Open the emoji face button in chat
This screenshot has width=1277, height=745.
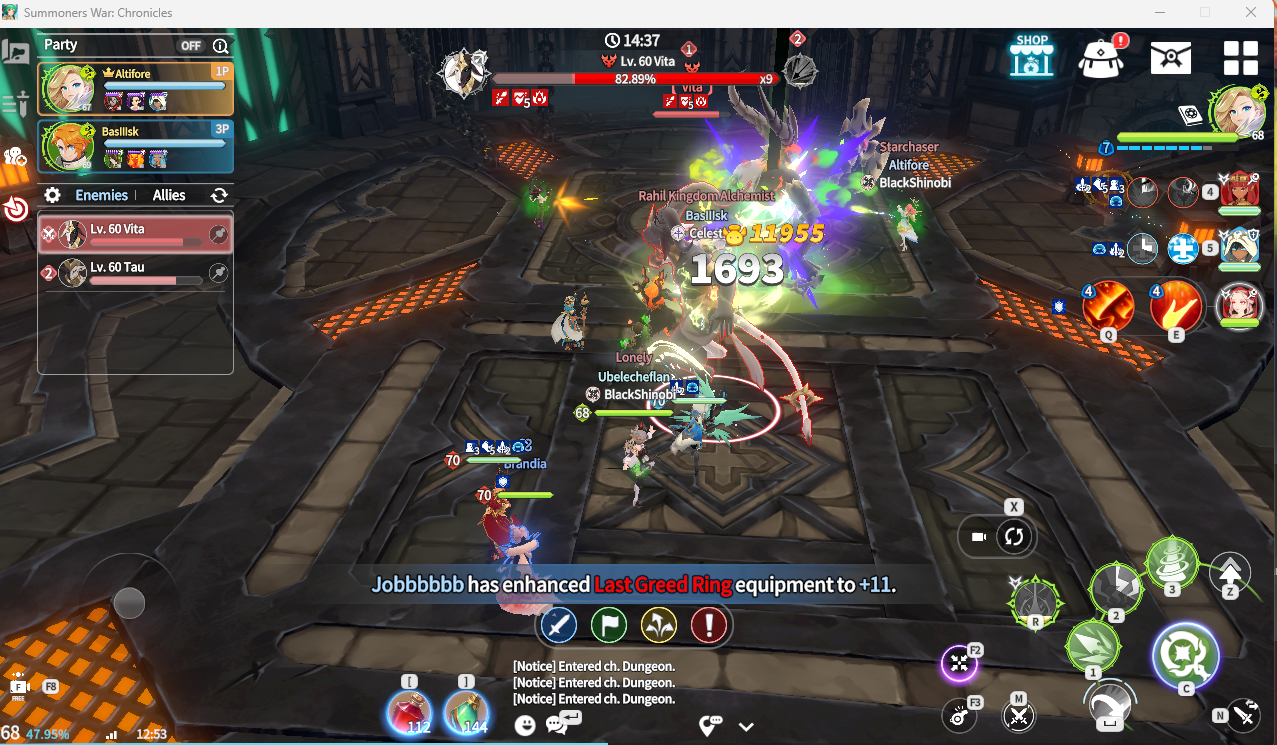point(525,726)
